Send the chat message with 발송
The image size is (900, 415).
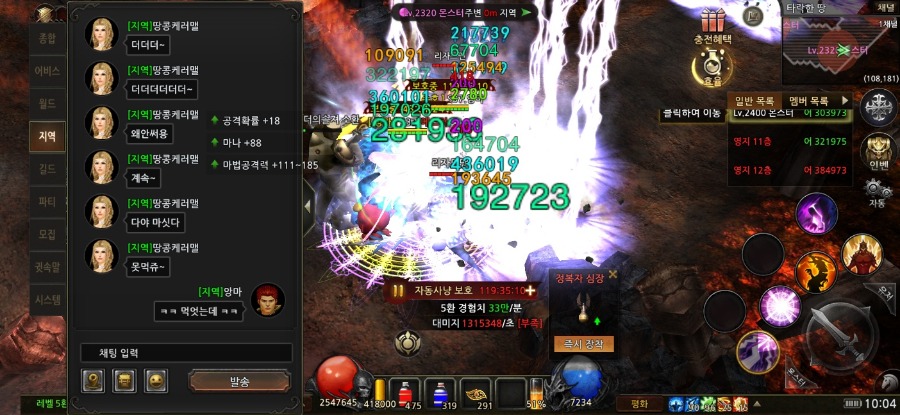(x=239, y=381)
